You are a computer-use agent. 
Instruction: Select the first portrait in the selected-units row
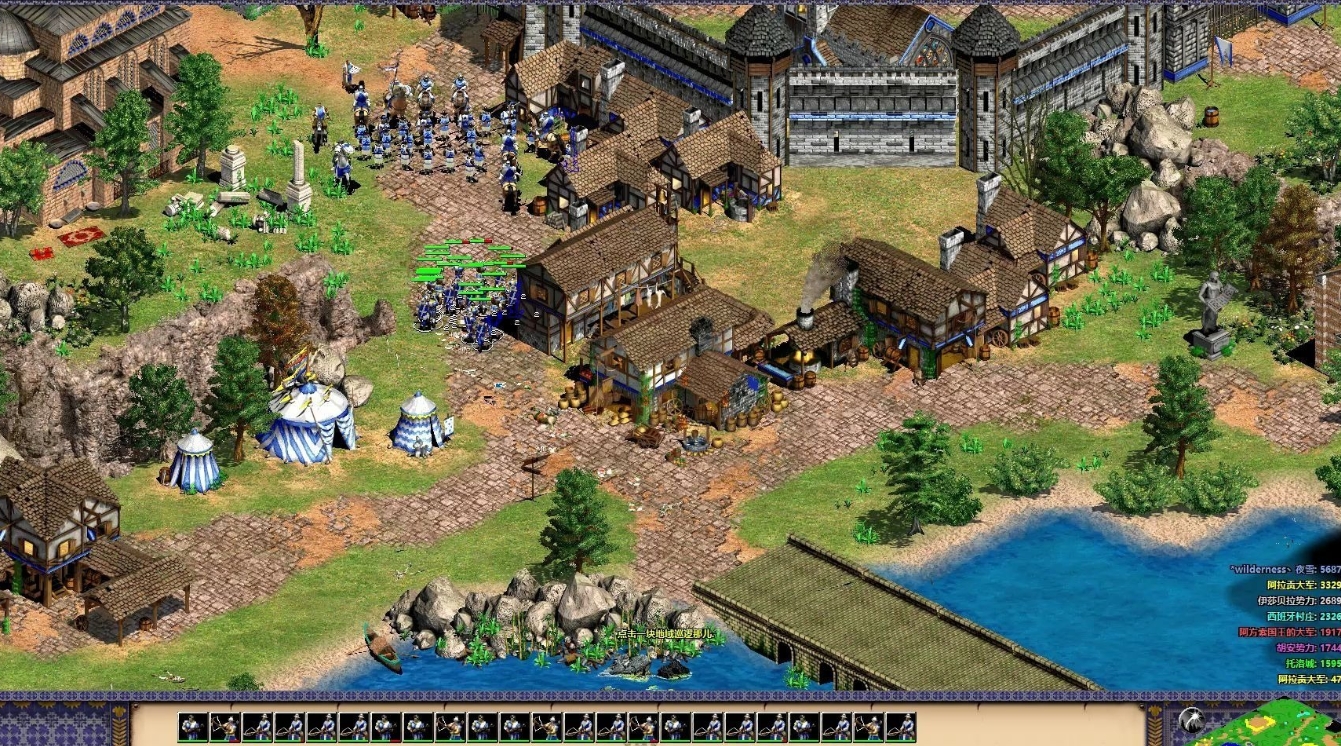point(193,727)
